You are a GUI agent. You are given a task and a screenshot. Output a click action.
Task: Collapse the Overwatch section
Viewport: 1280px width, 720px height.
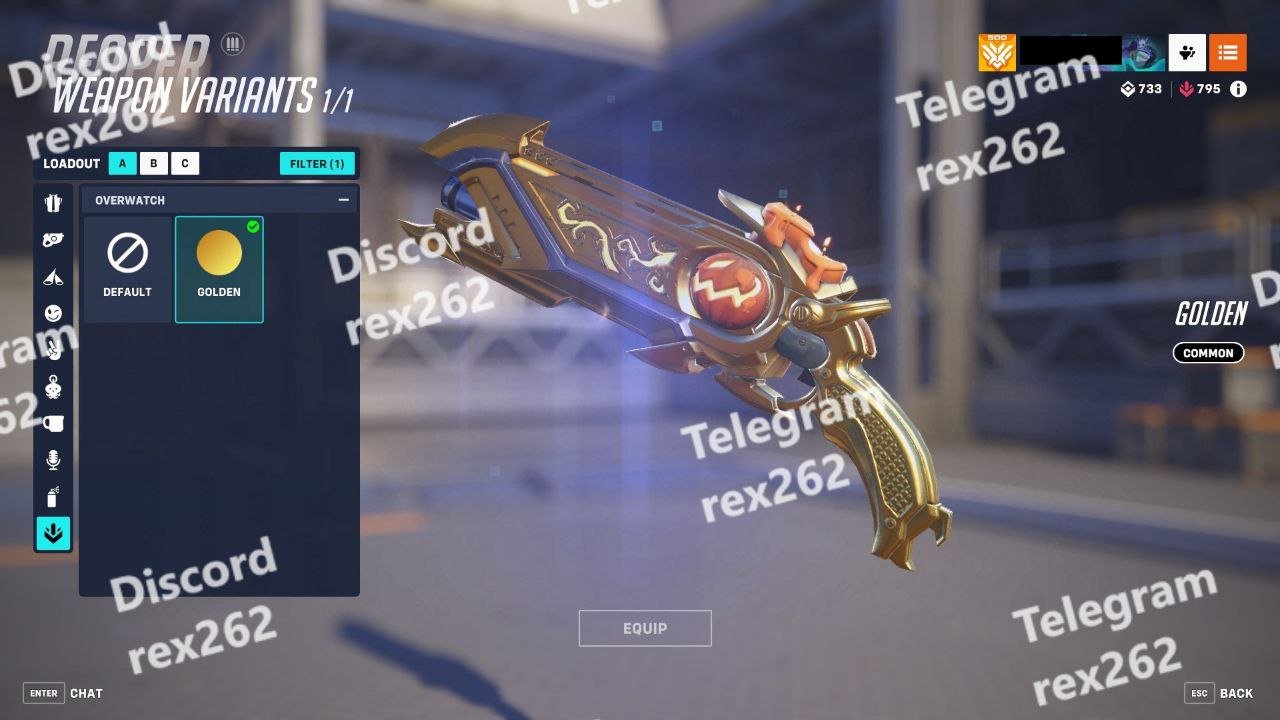coord(344,200)
